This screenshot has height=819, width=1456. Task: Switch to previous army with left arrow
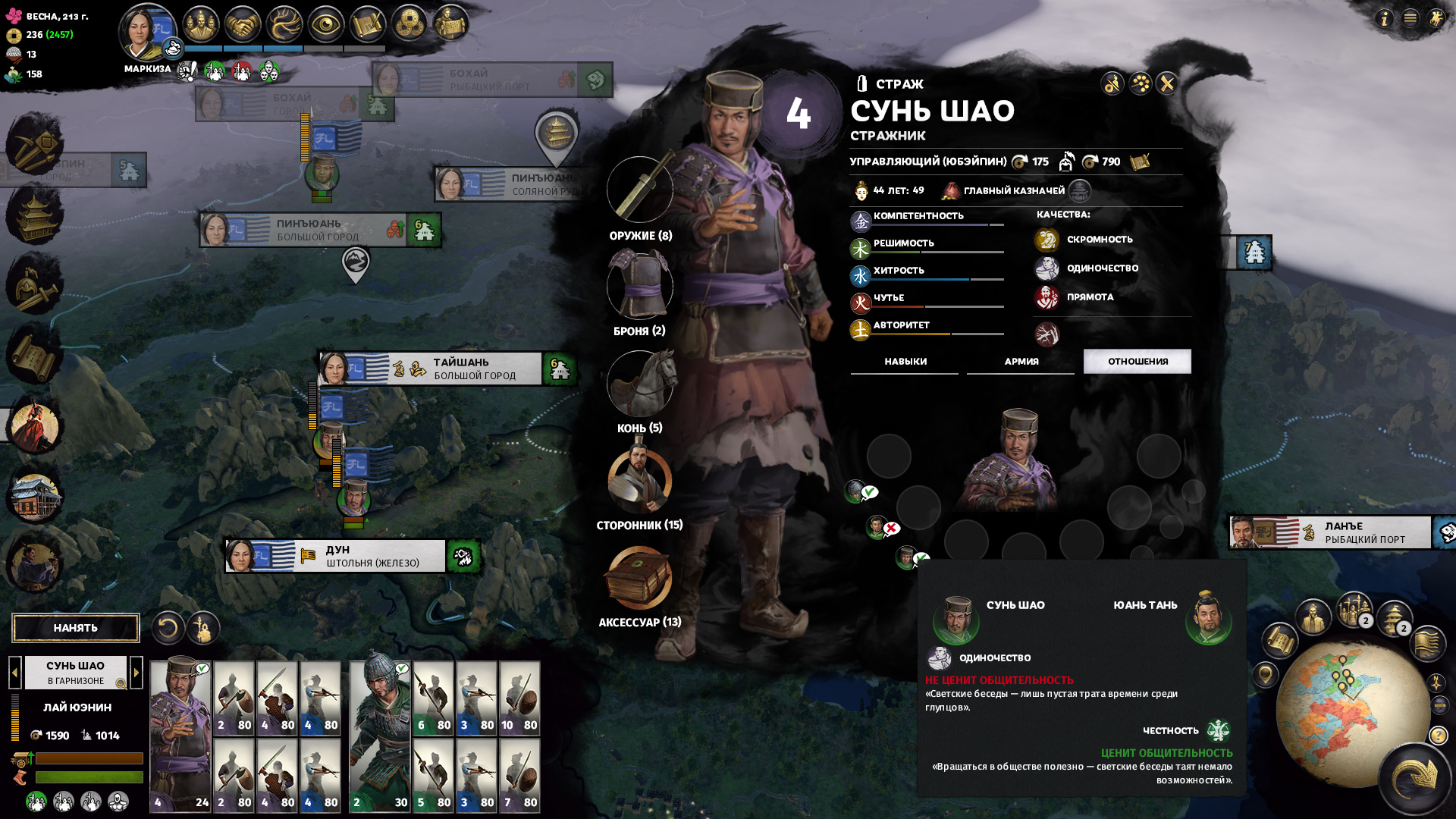[14, 672]
